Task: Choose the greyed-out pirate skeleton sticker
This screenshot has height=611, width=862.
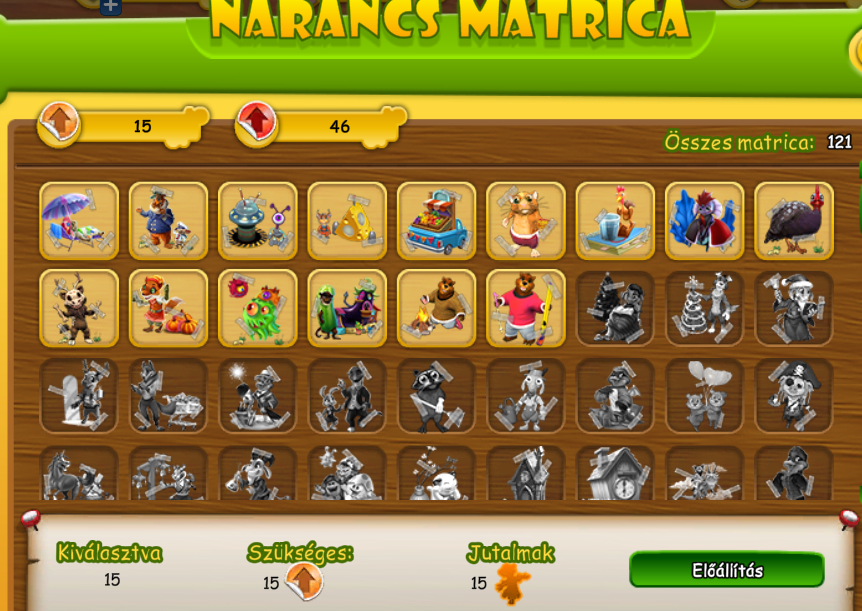Action: tap(794, 395)
